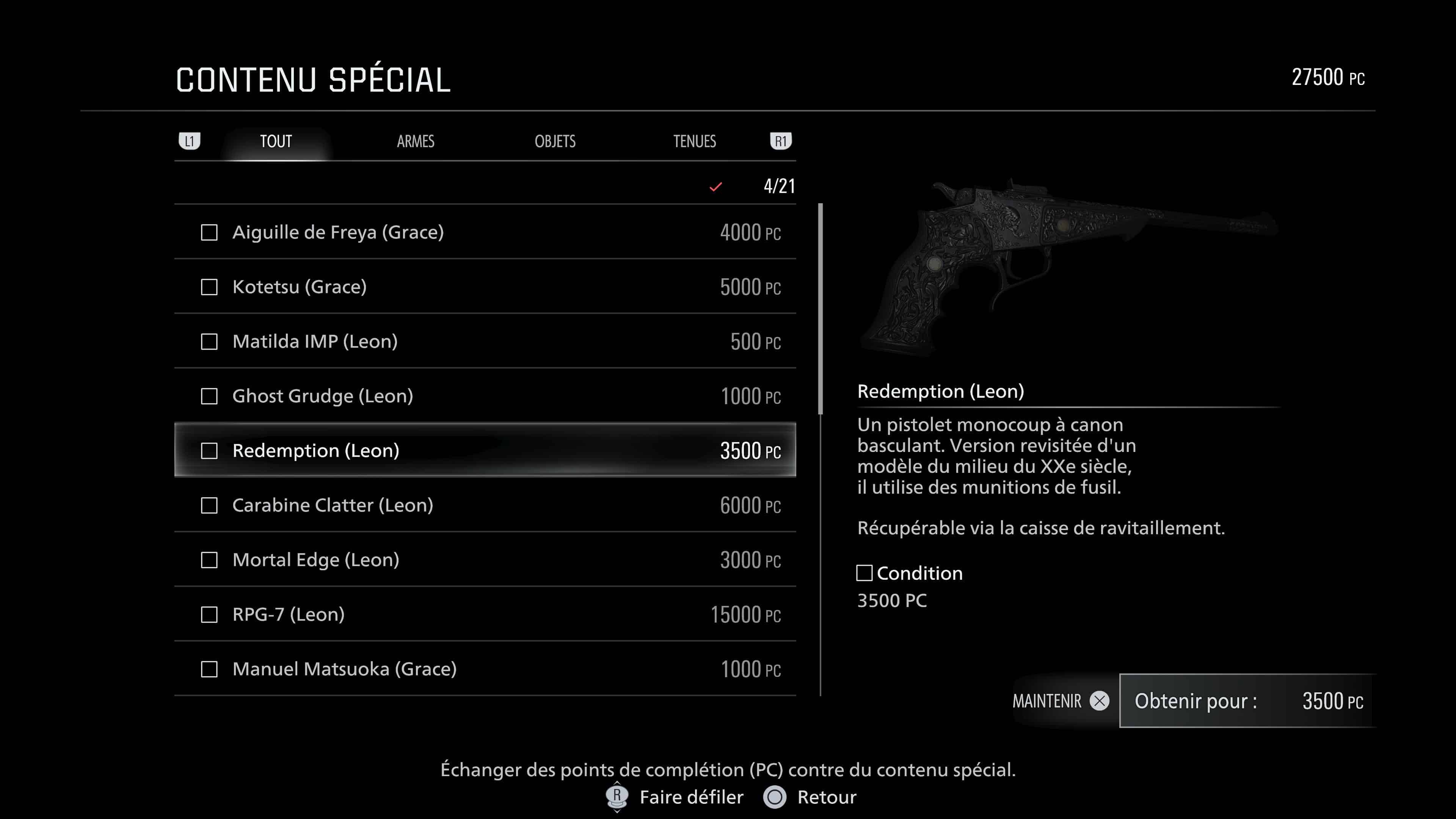Screen dimensions: 1456x819
Task: Check the RPG-7 (Leon) checkbox
Action: point(210,614)
